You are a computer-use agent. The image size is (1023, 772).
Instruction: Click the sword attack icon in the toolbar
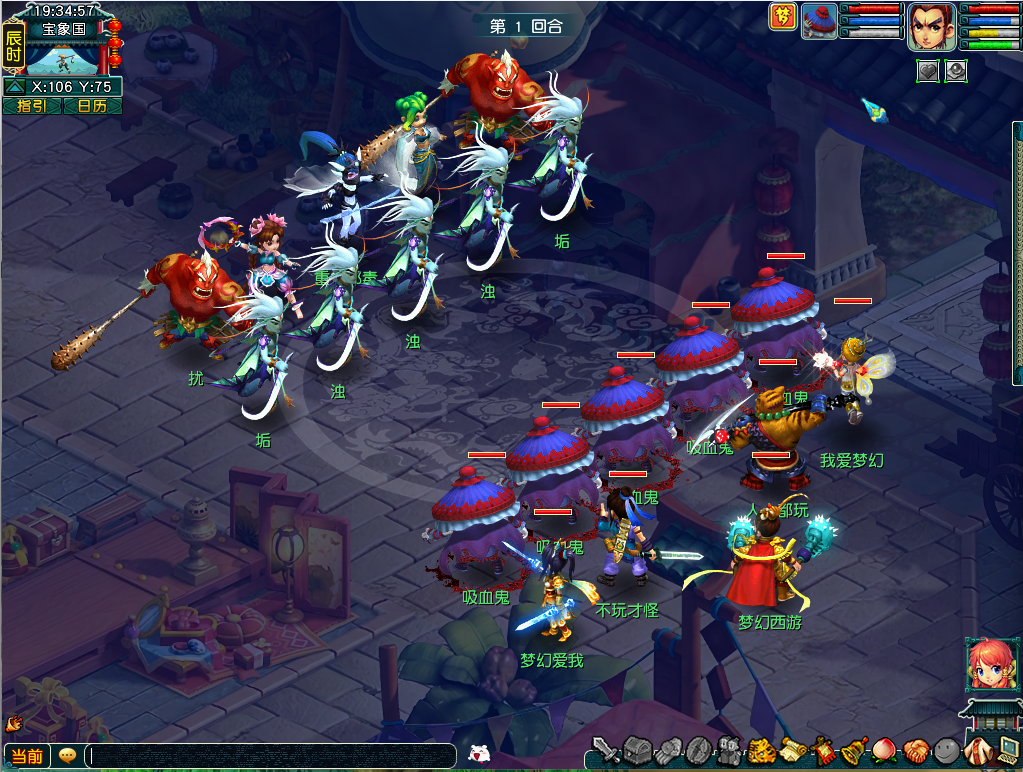[605, 750]
